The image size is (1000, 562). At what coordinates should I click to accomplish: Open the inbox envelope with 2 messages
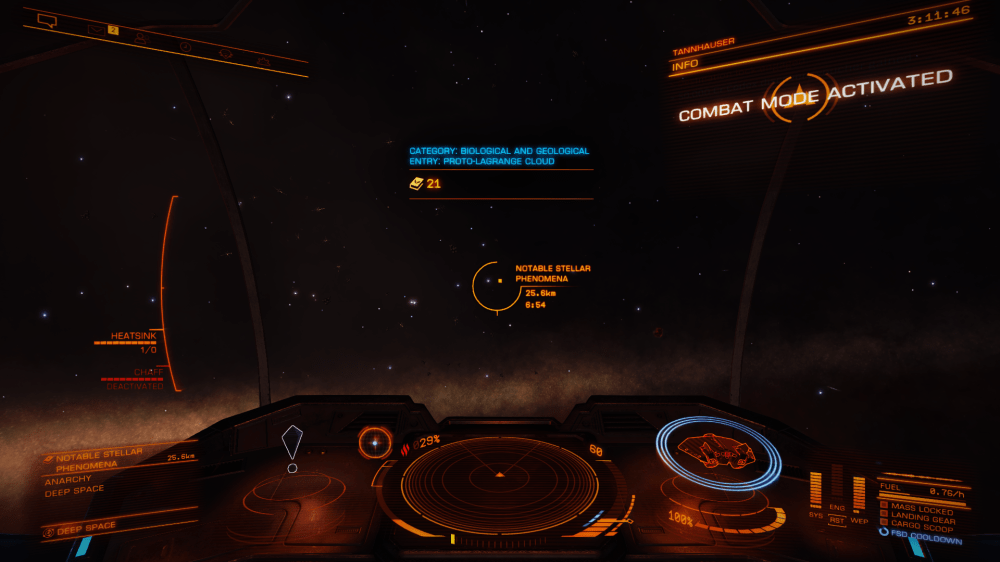tap(97, 29)
